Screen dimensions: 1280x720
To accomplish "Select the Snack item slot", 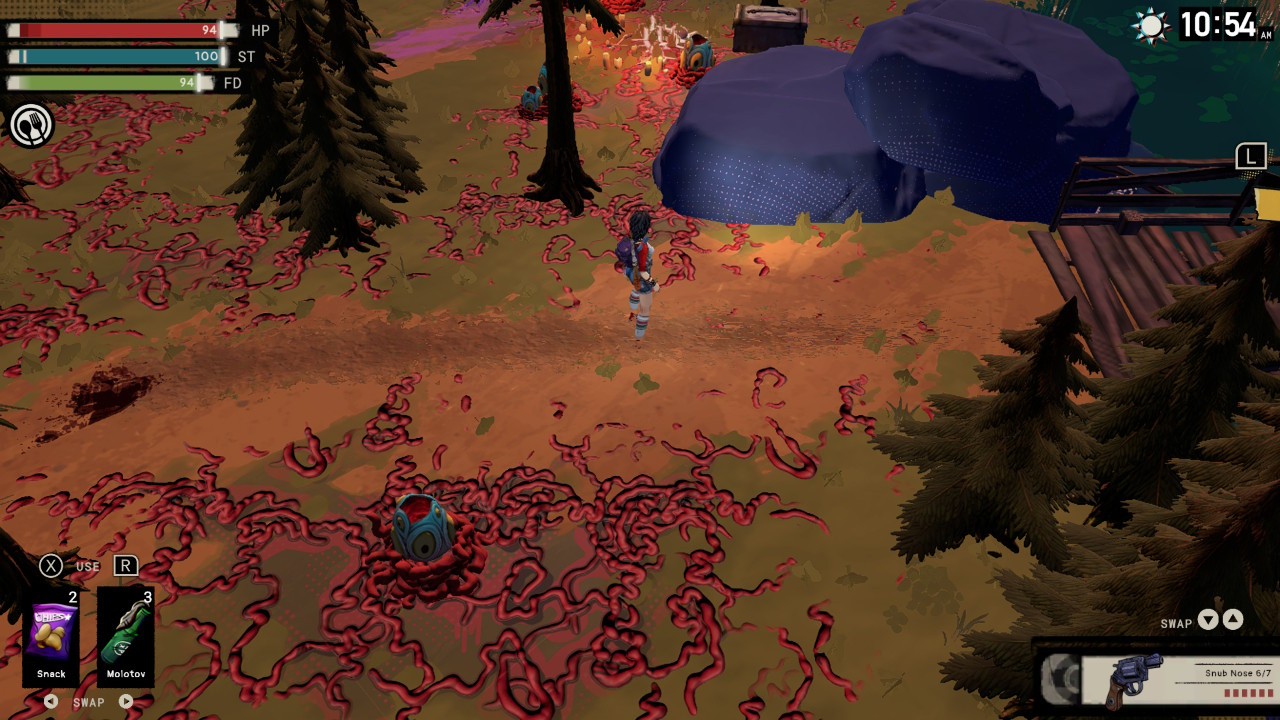I will click(x=51, y=634).
